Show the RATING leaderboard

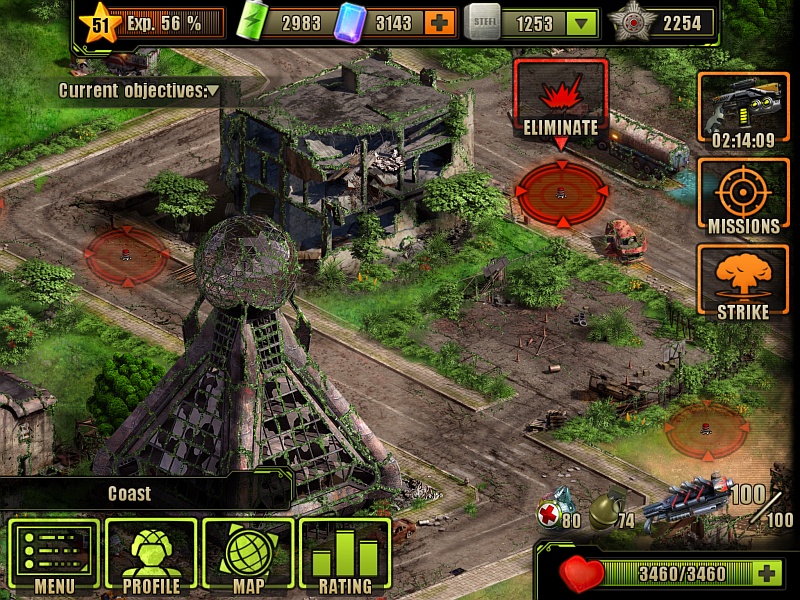click(x=344, y=554)
